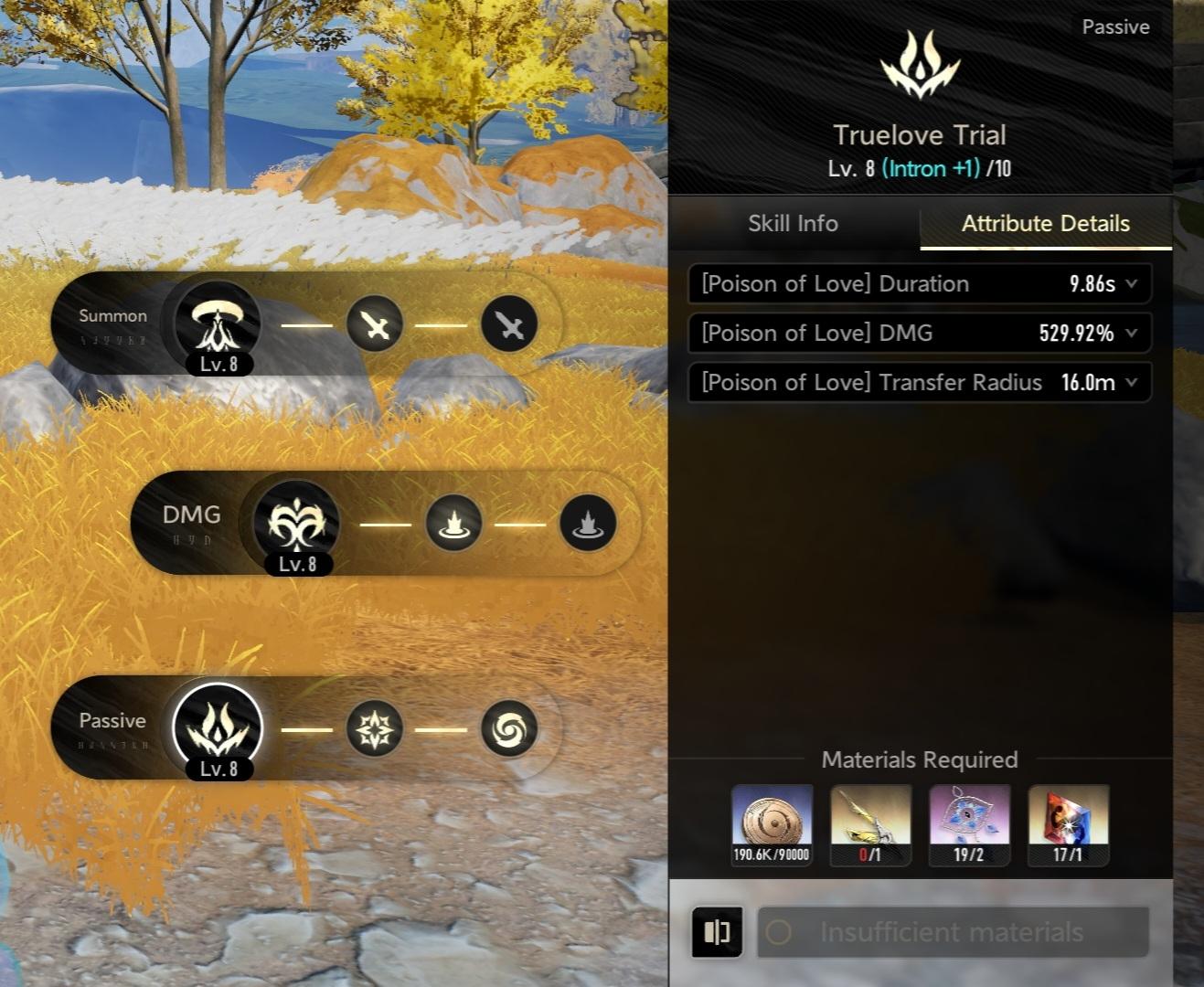Pick the first flame node in DMG row
The height and width of the screenshot is (987, 1204).
pyautogui.click(x=453, y=524)
